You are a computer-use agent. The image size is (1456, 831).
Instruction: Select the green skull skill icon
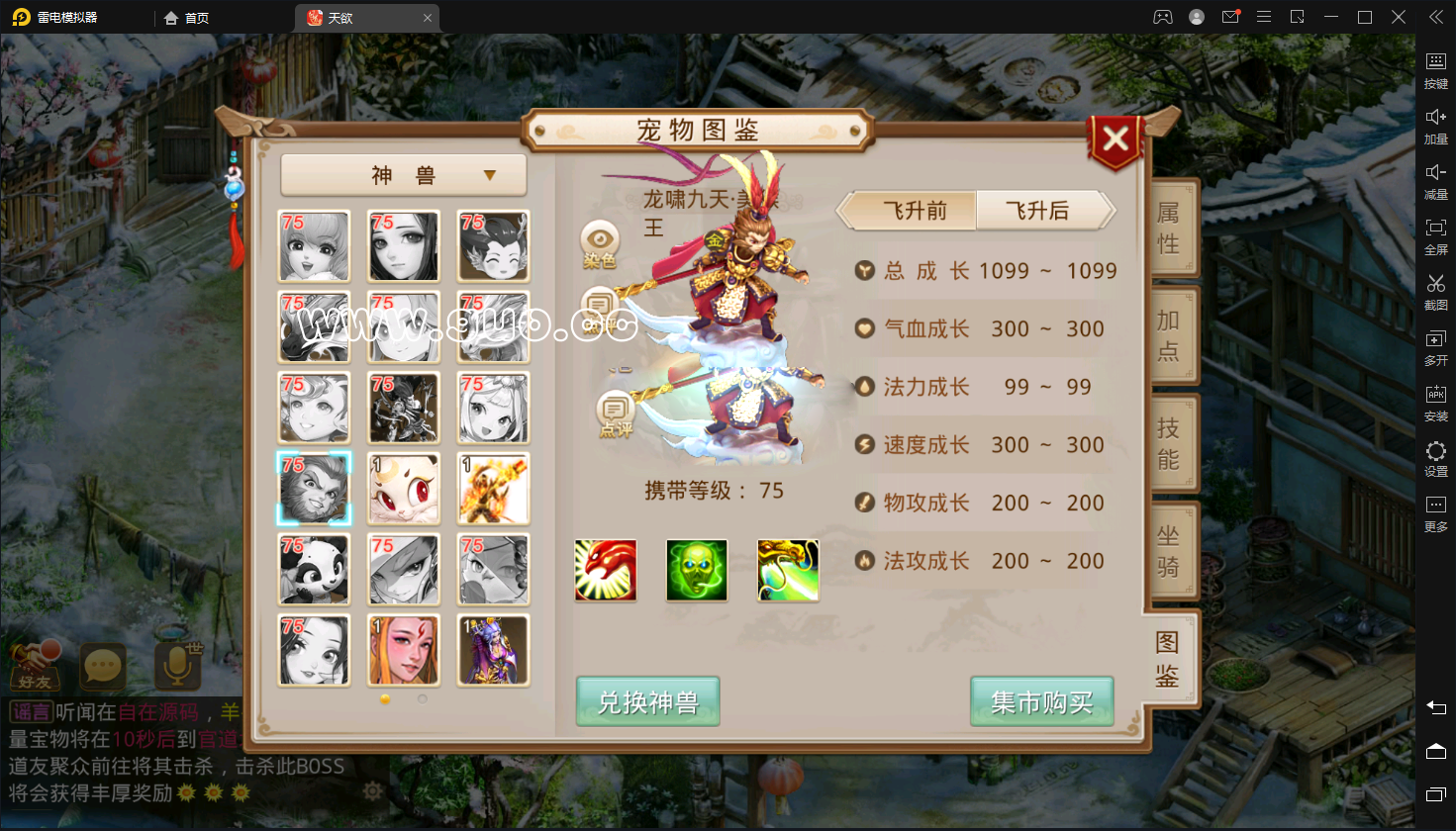pyautogui.click(x=697, y=571)
